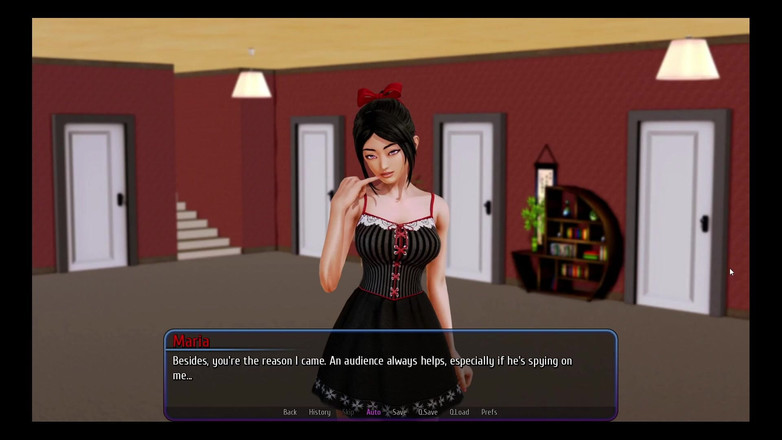Open the Prefs menu
The height and width of the screenshot is (440, 782).
pos(489,412)
